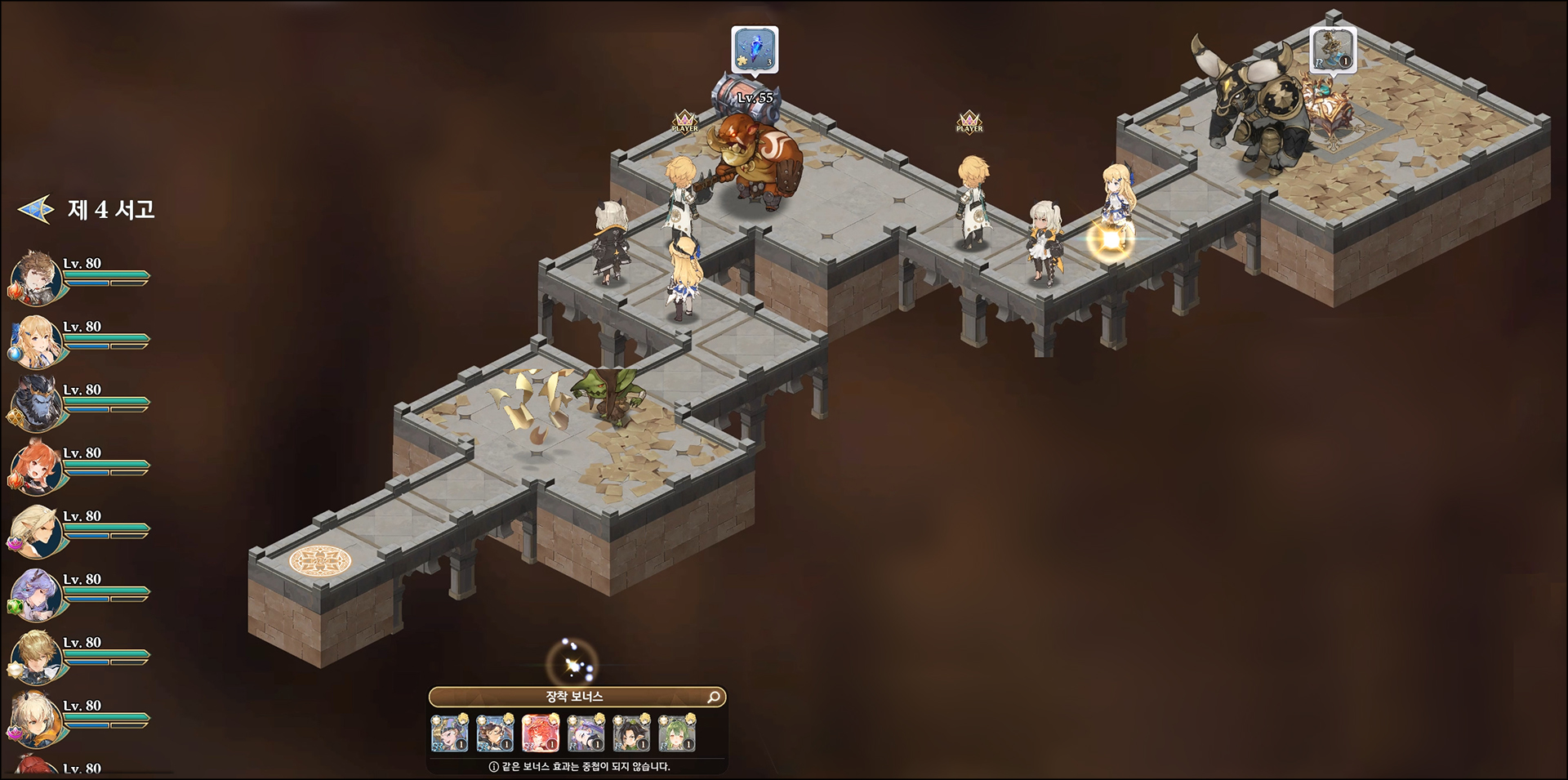
Task: Select the blonde girl water character portrait
Action: pyautogui.click(x=36, y=340)
